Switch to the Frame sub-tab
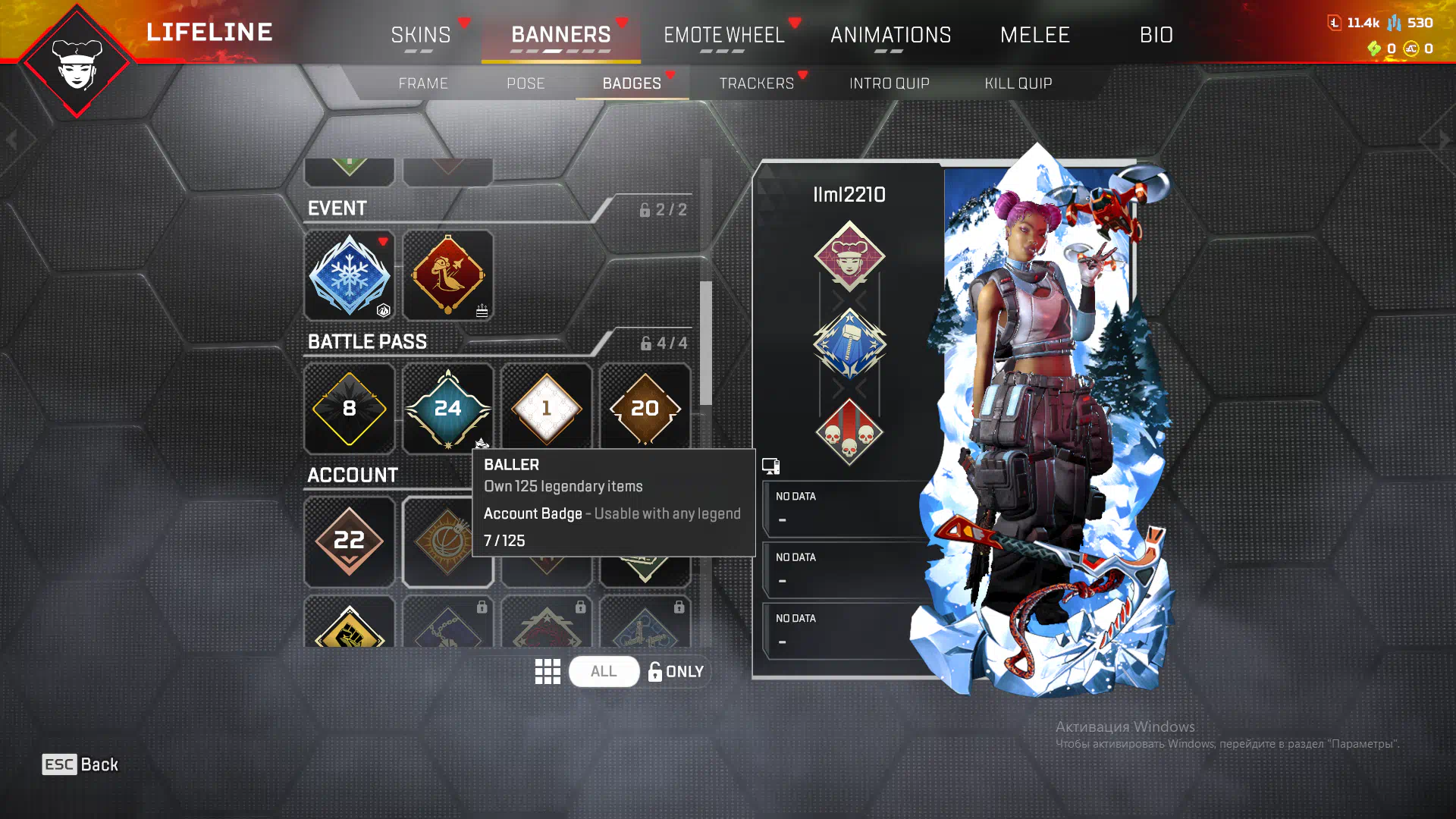Image resolution: width=1456 pixels, height=819 pixels. (x=423, y=83)
